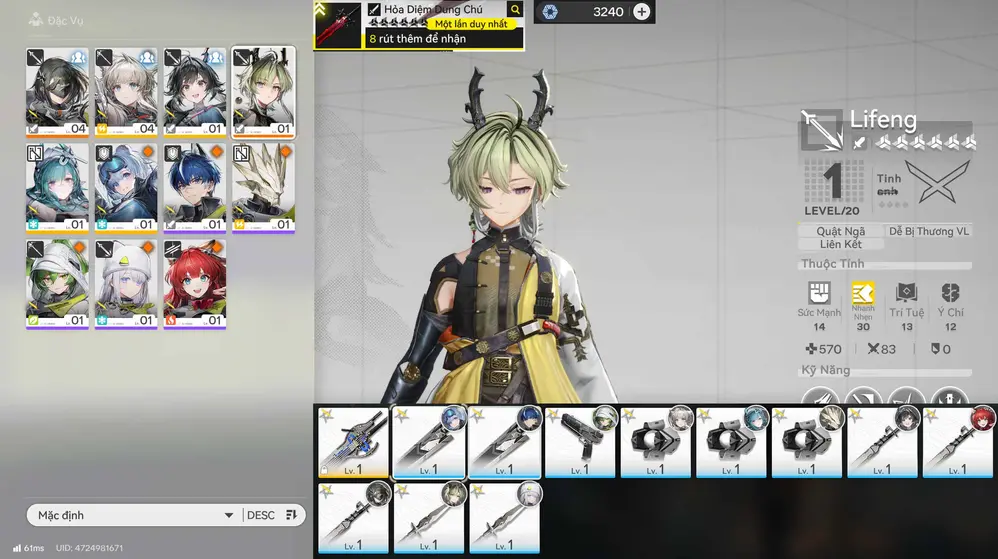Select the white spiky creature operator card
This screenshot has width=998, height=559.
tap(264, 188)
